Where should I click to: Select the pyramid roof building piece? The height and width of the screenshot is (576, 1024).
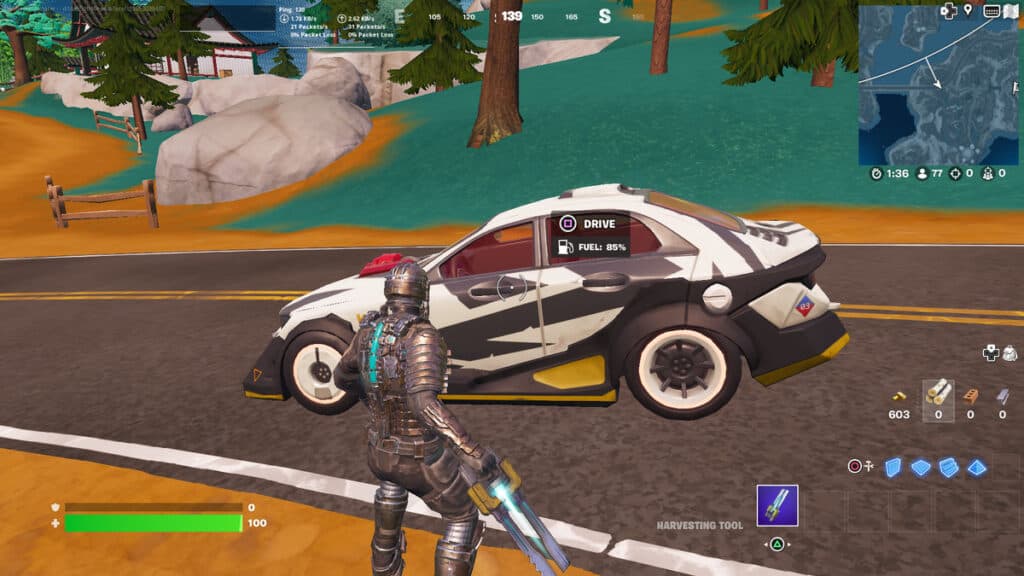pos(976,467)
